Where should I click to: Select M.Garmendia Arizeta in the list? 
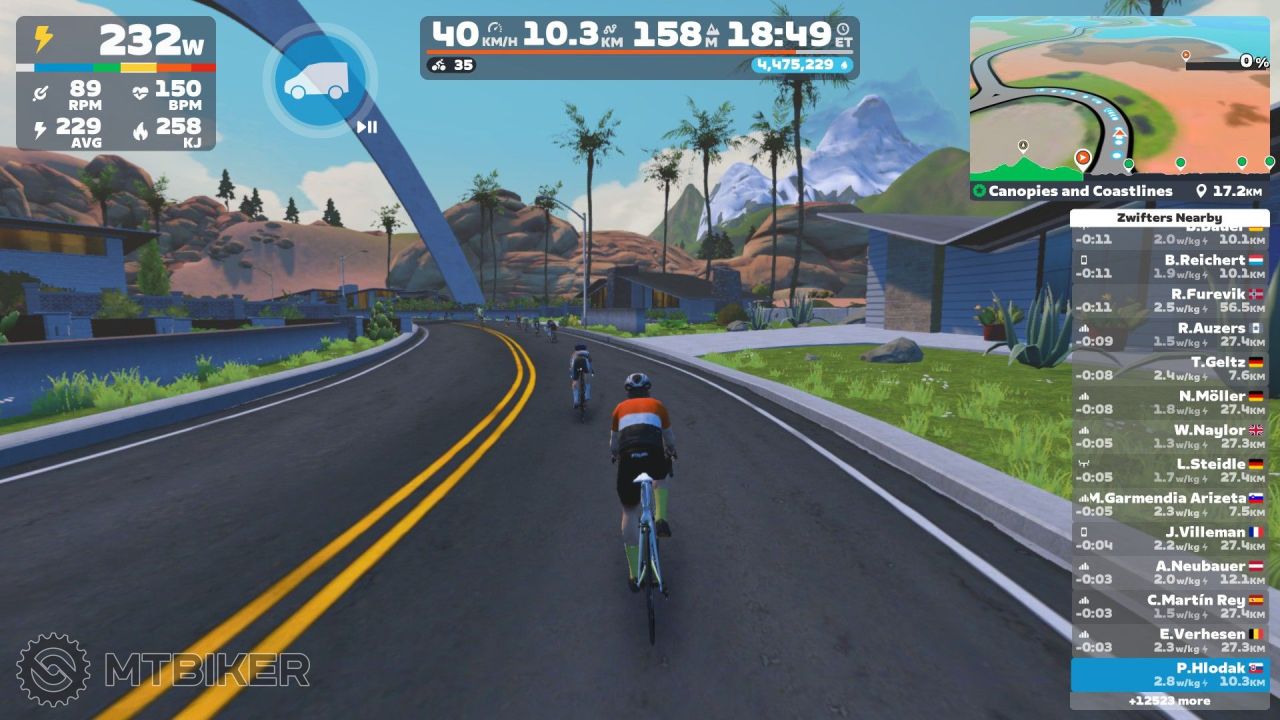1170,504
